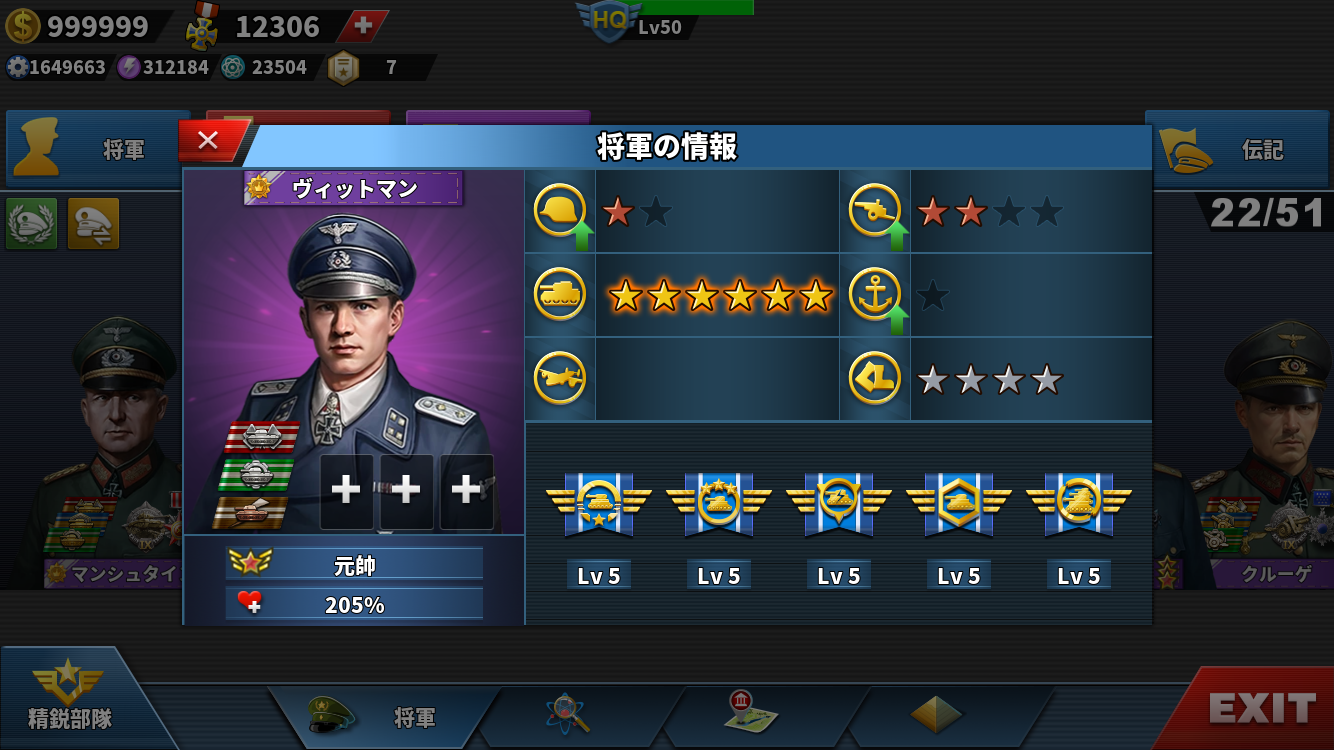Upgrade the infantry helmet ability
The width and height of the screenshot is (1334, 750).
tap(561, 212)
